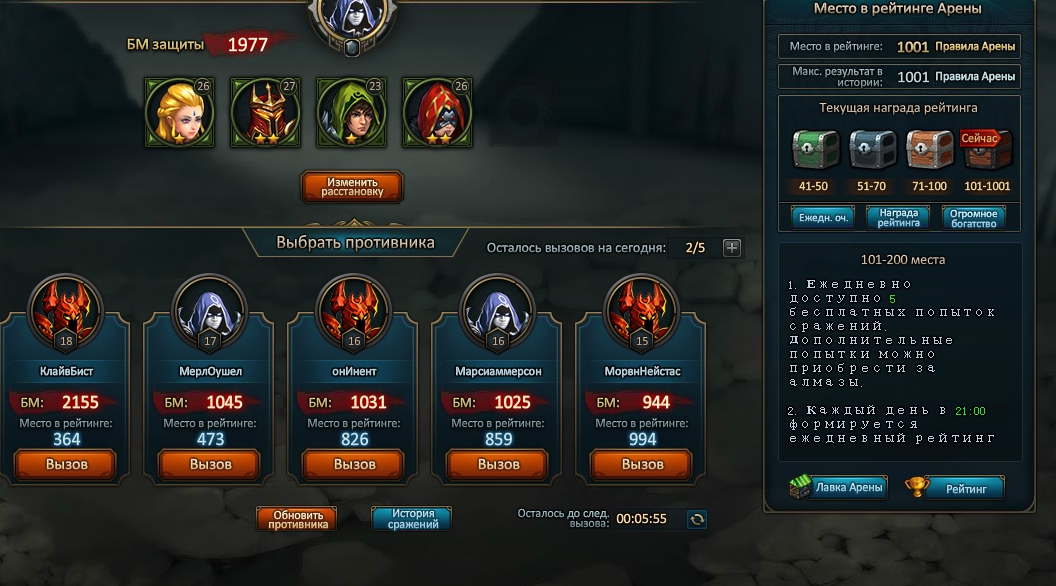The height and width of the screenshot is (586, 1056).
Task: Refresh opponents with Обновить противника
Action: click(x=297, y=519)
